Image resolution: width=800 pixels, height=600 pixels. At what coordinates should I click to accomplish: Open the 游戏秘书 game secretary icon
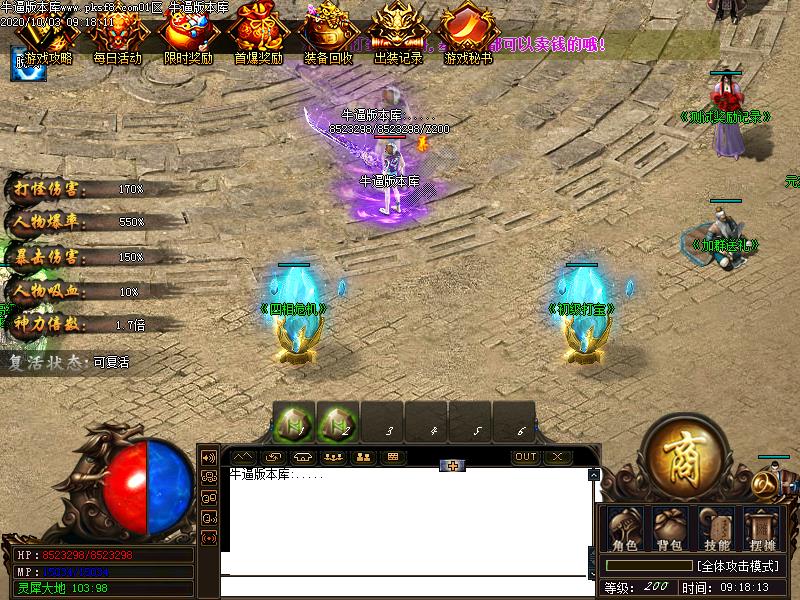pyautogui.click(x=467, y=38)
